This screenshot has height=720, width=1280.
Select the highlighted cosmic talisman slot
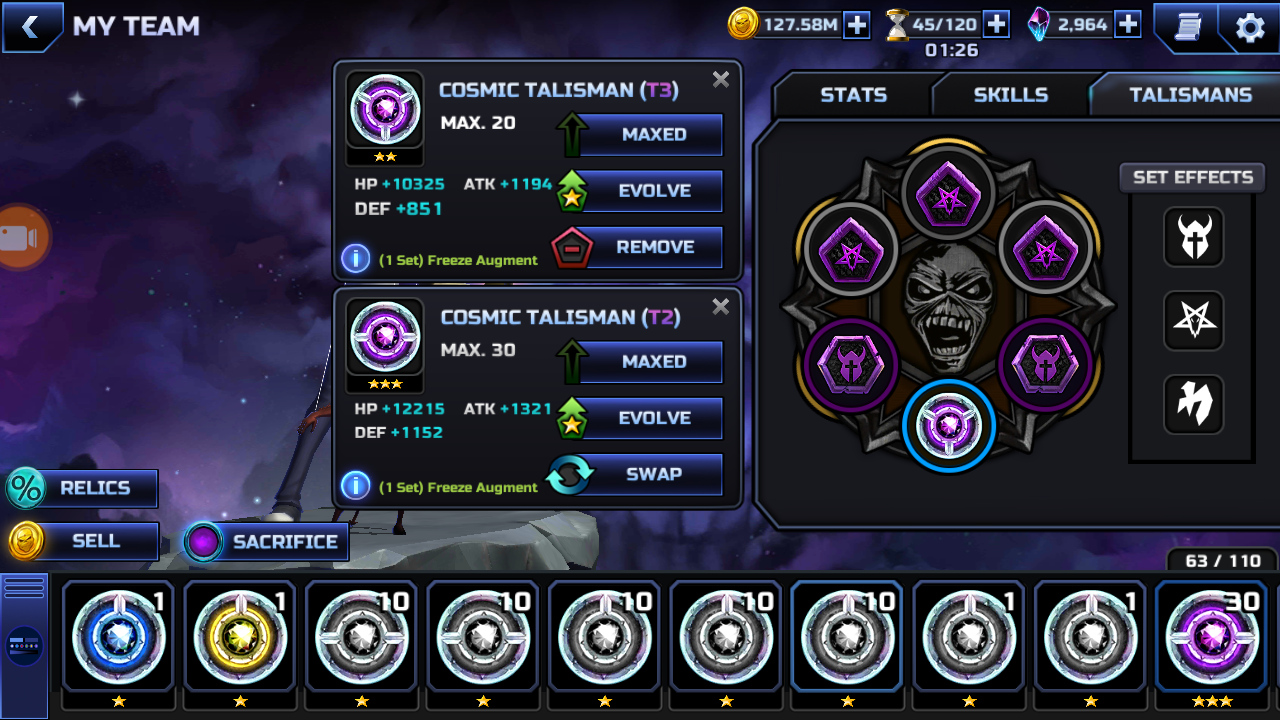point(948,426)
